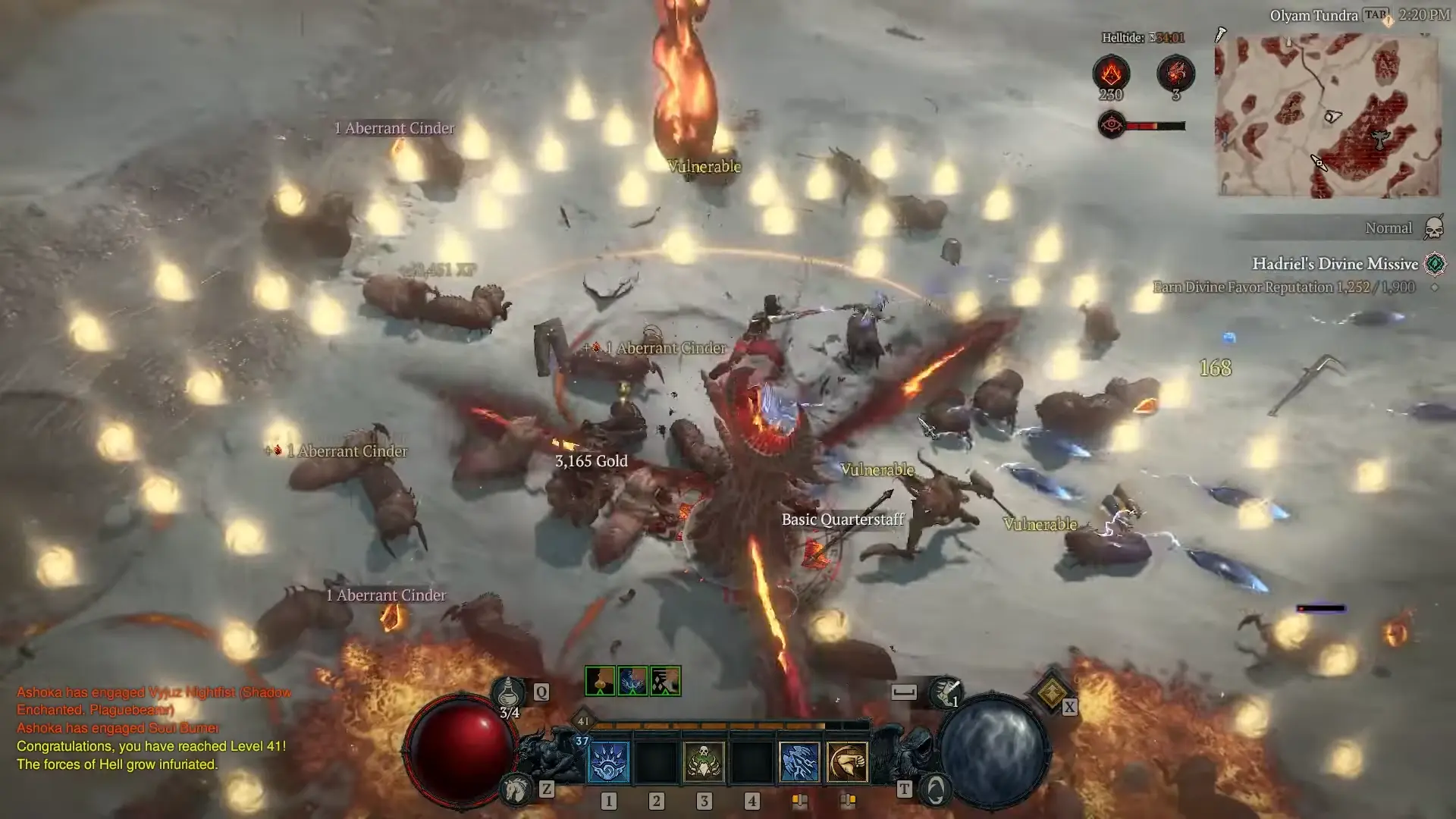Viewport: 1456px width, 819px height.
Task: Open the town portal swirl icon
Action: [936, 790]
